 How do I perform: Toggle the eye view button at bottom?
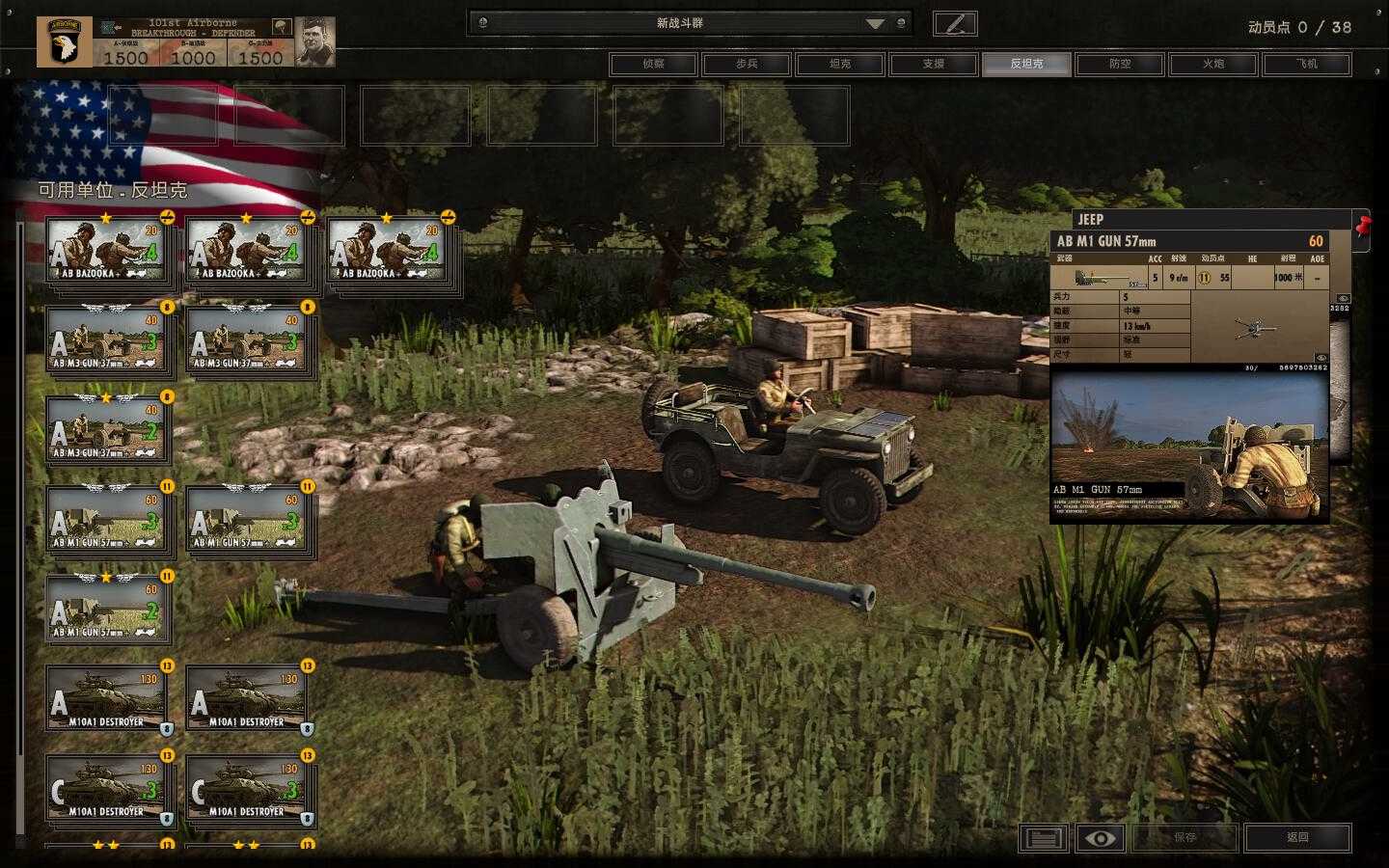[x=1100, y=837]
